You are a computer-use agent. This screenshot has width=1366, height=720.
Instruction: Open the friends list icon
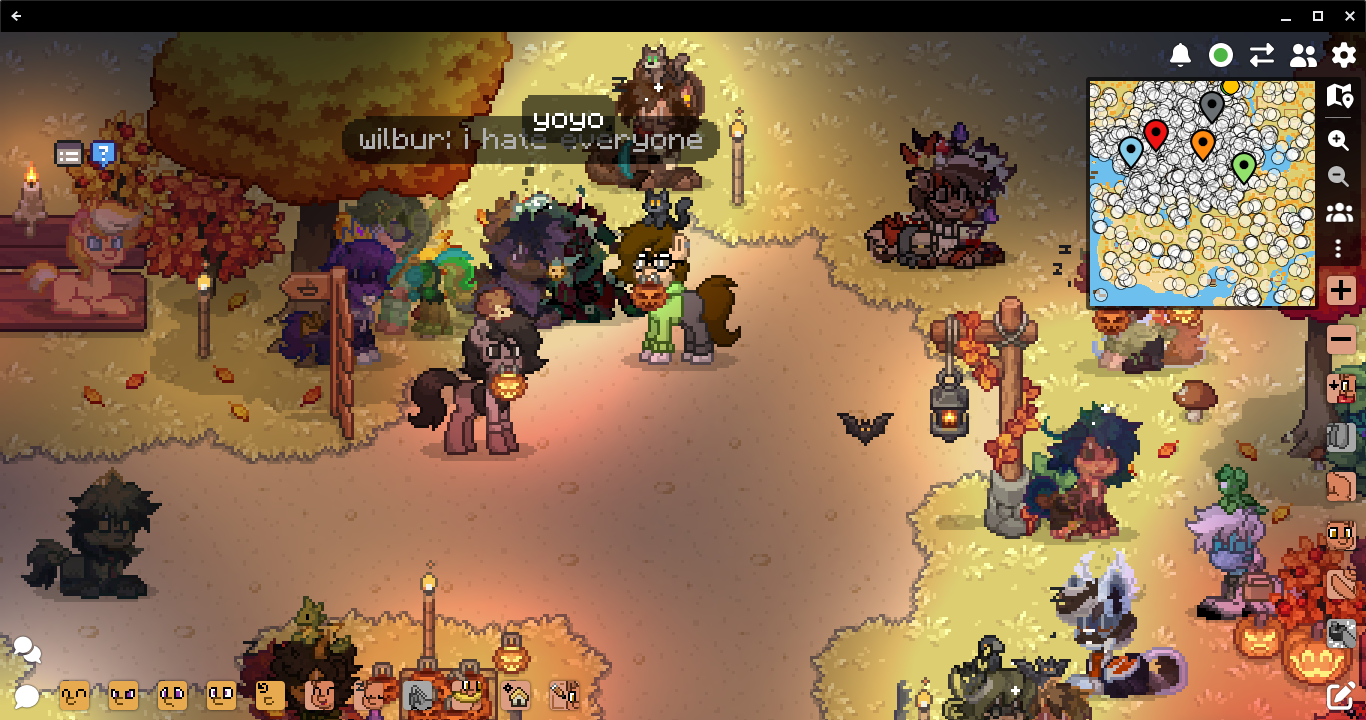pos(1303,55)
